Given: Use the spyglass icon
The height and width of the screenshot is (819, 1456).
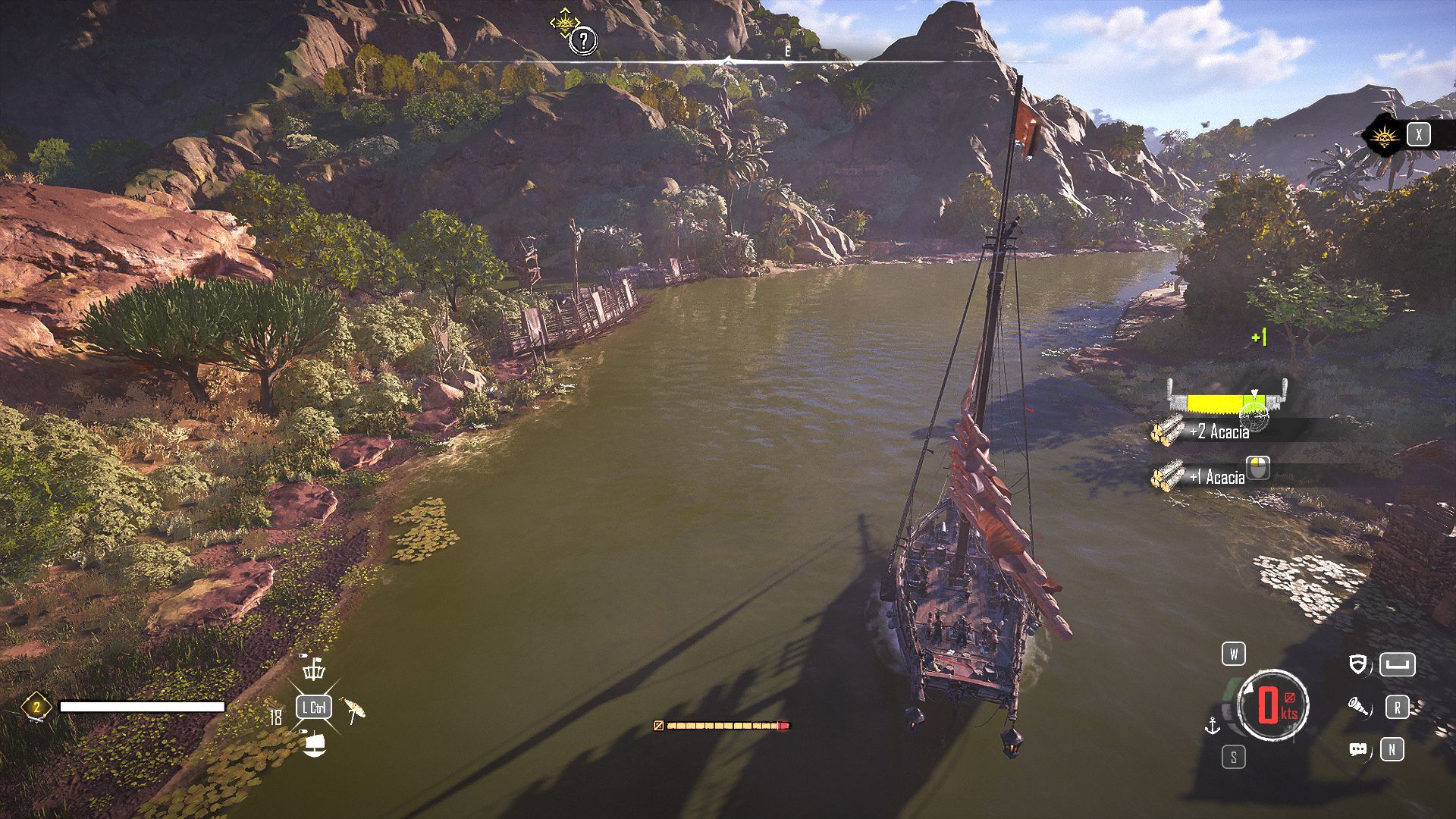Looking at the screenshot, I should (x=1358, y=708).
